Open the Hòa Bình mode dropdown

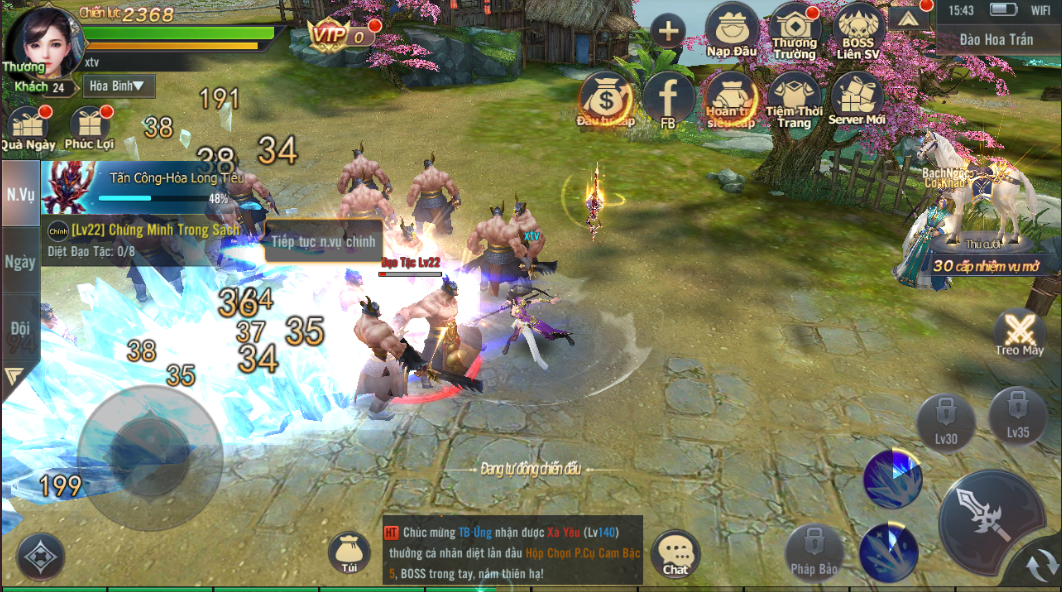coord(119,86)
